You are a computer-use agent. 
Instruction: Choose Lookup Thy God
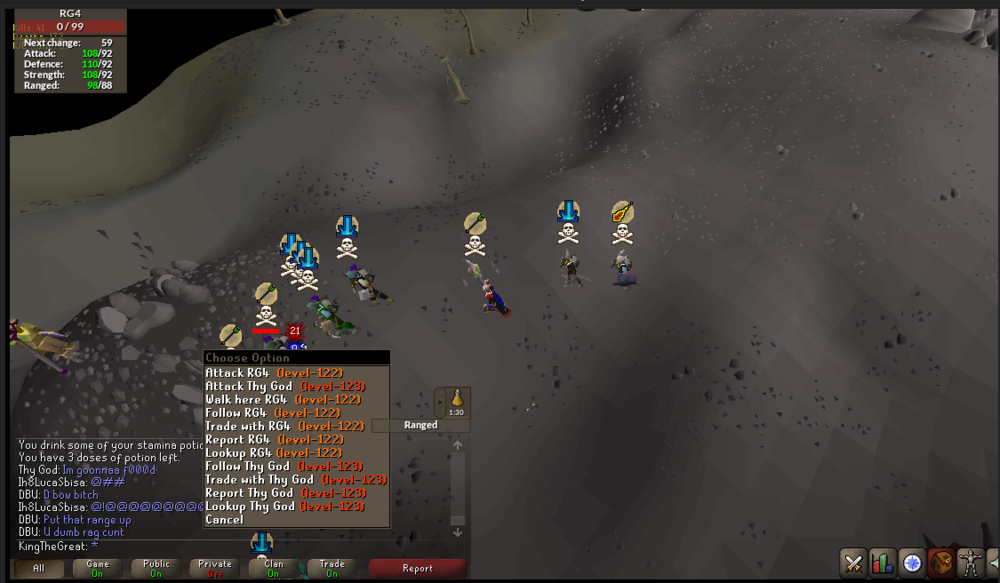(x=284, y=506)
